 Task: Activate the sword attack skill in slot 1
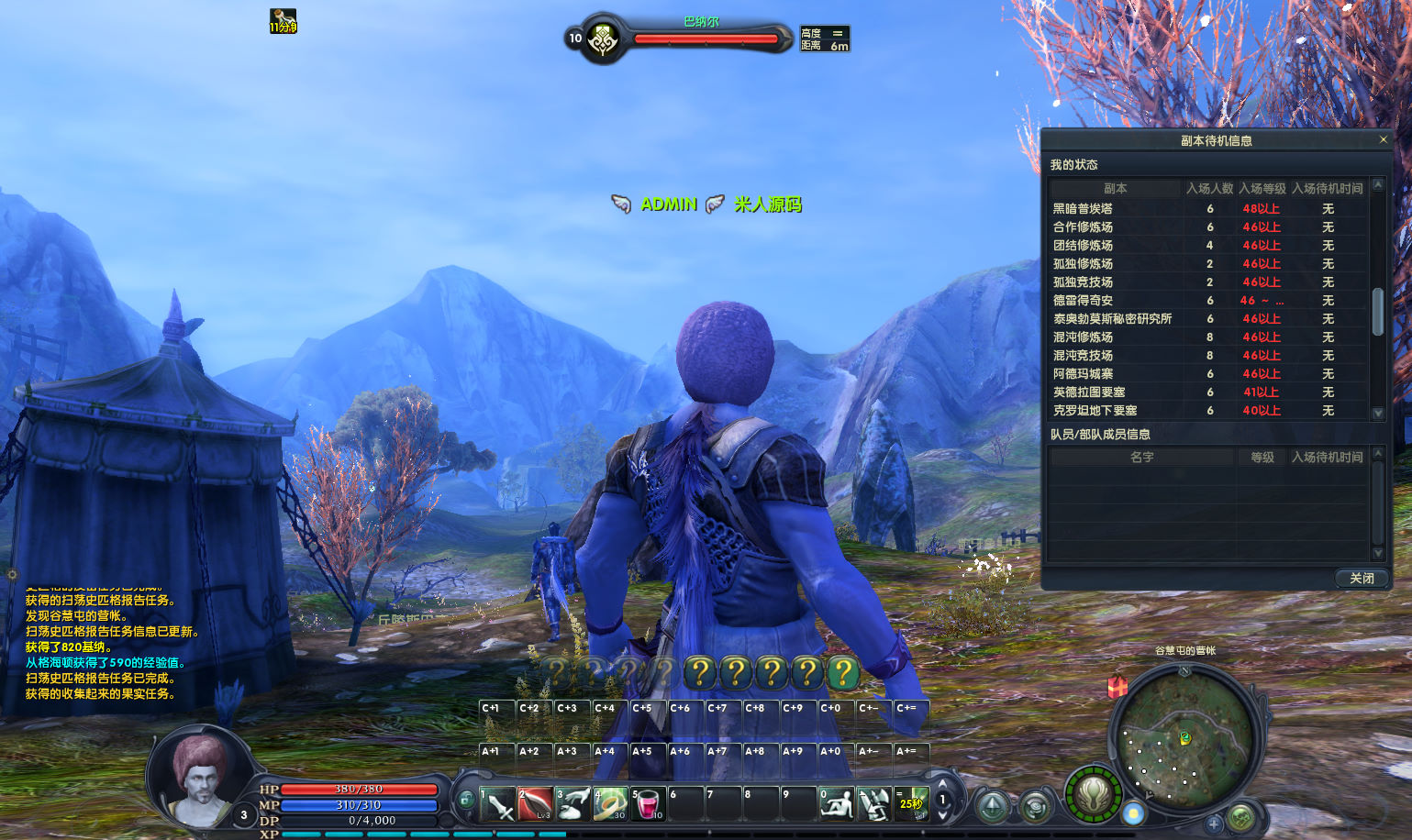tap(497, 804)
